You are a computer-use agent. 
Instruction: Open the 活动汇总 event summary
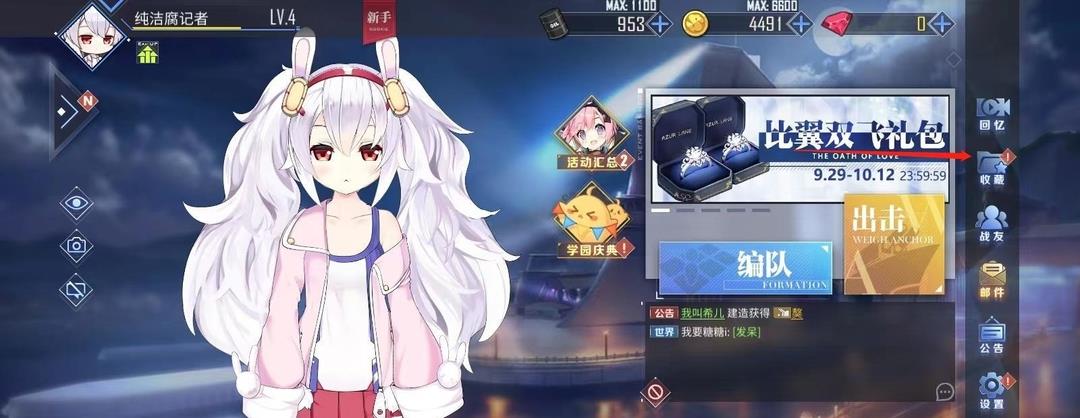(597, 135)
